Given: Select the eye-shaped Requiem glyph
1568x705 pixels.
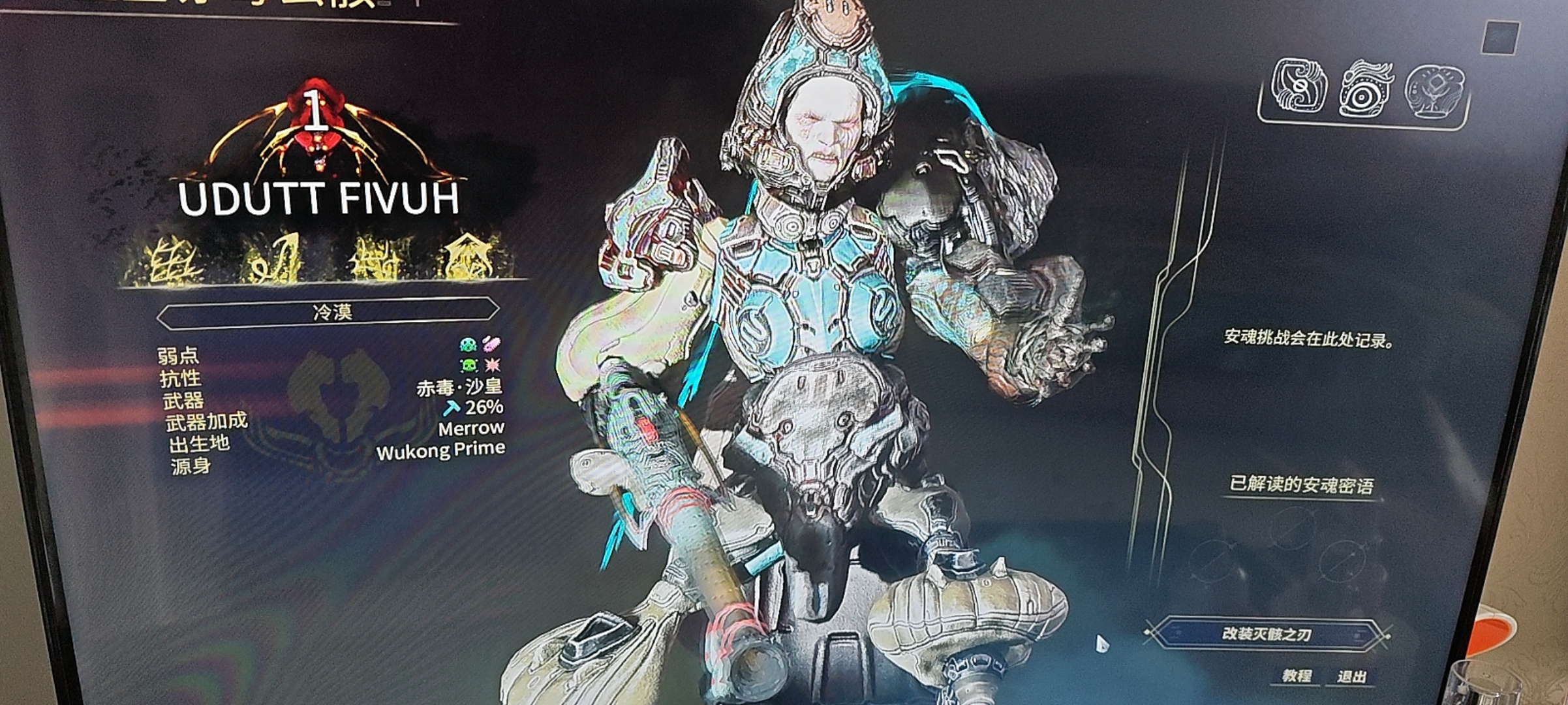Looking at the screenshot, I should click(x=1365, y=90).
